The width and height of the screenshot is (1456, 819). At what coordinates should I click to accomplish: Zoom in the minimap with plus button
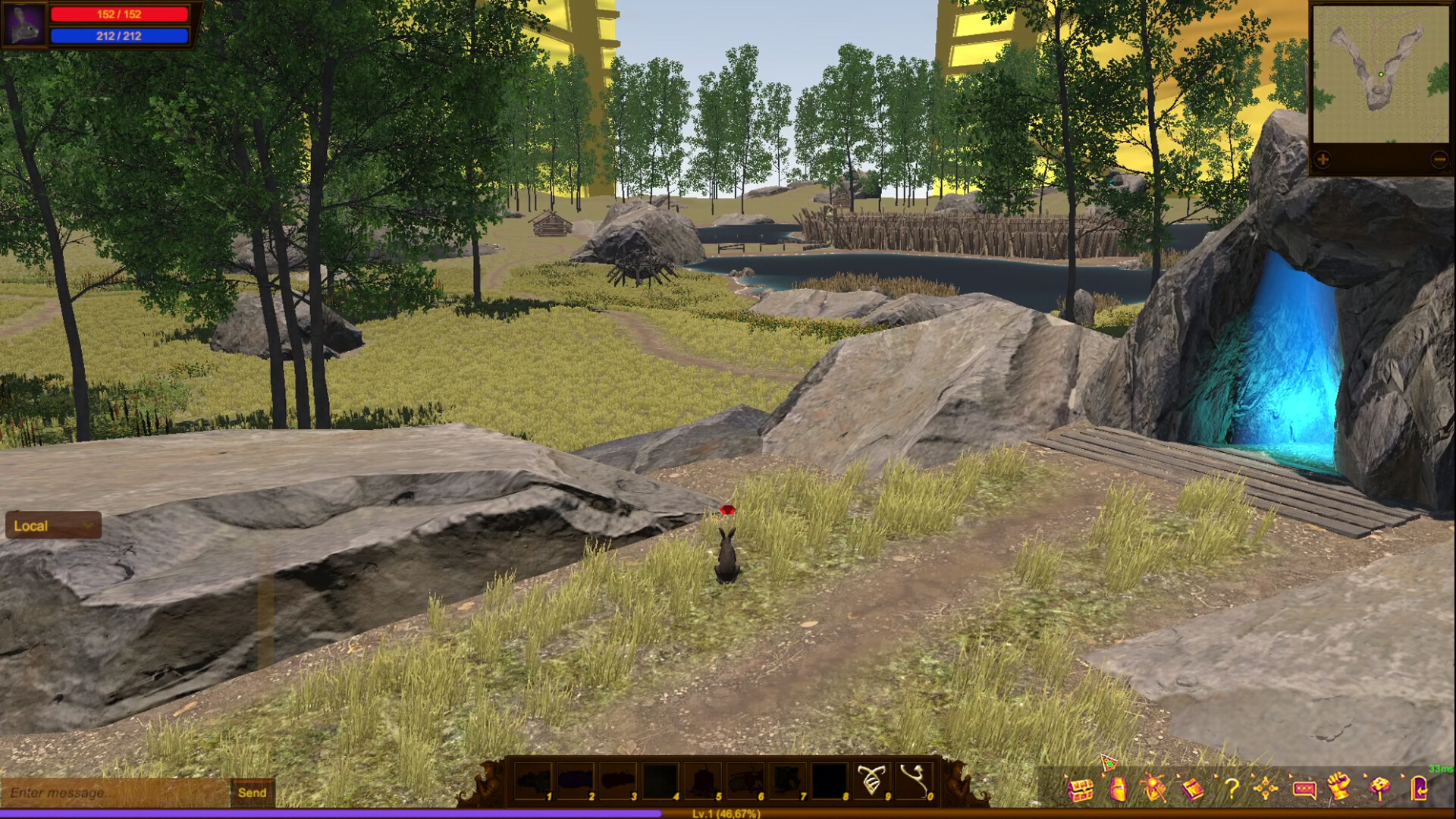point(1322,159)
